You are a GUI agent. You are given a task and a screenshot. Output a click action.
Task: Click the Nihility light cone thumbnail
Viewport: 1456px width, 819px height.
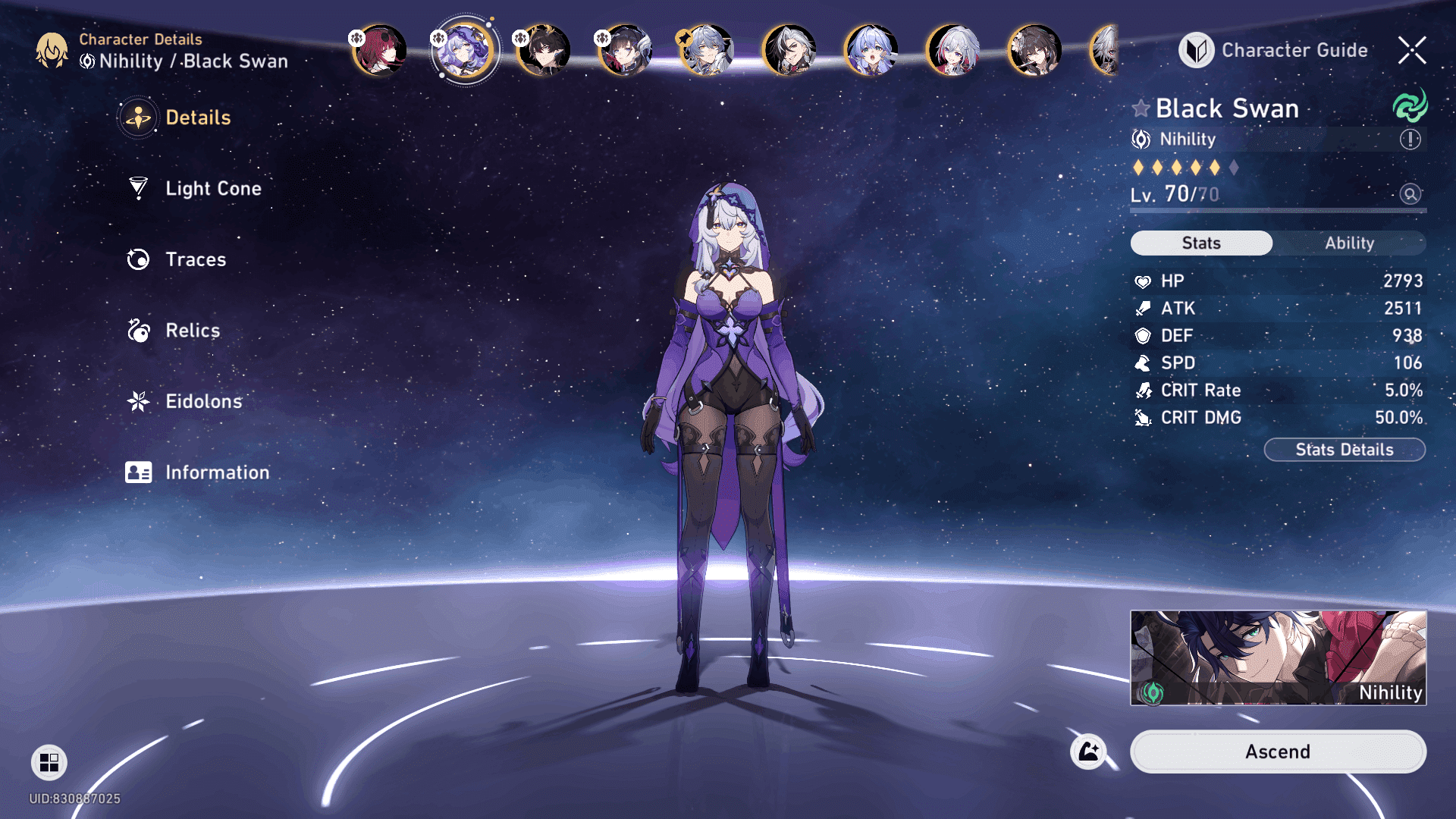(x=1278, y=657)
